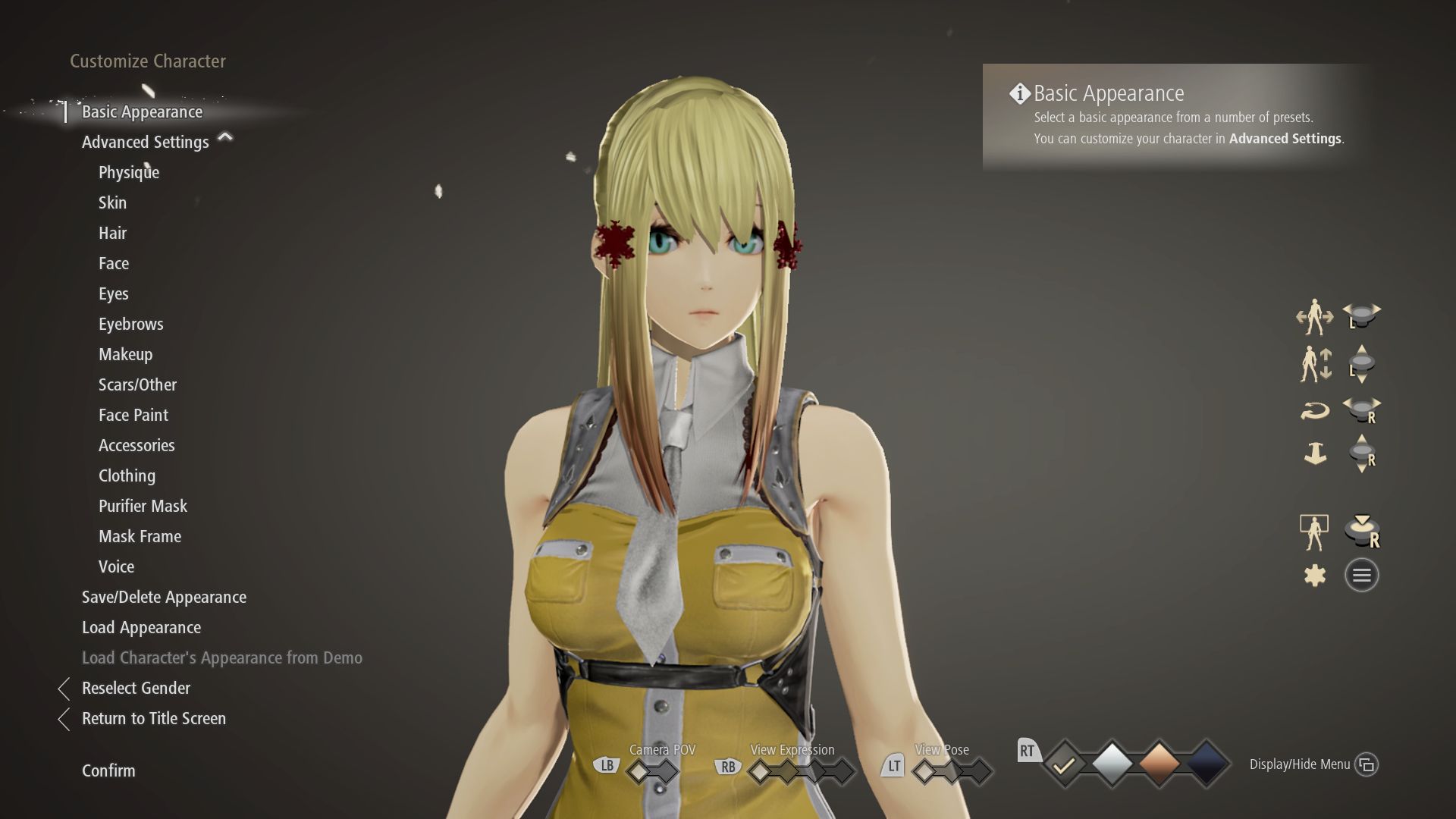
Task: Open the Hair customization menu
Action: point(112,233)
